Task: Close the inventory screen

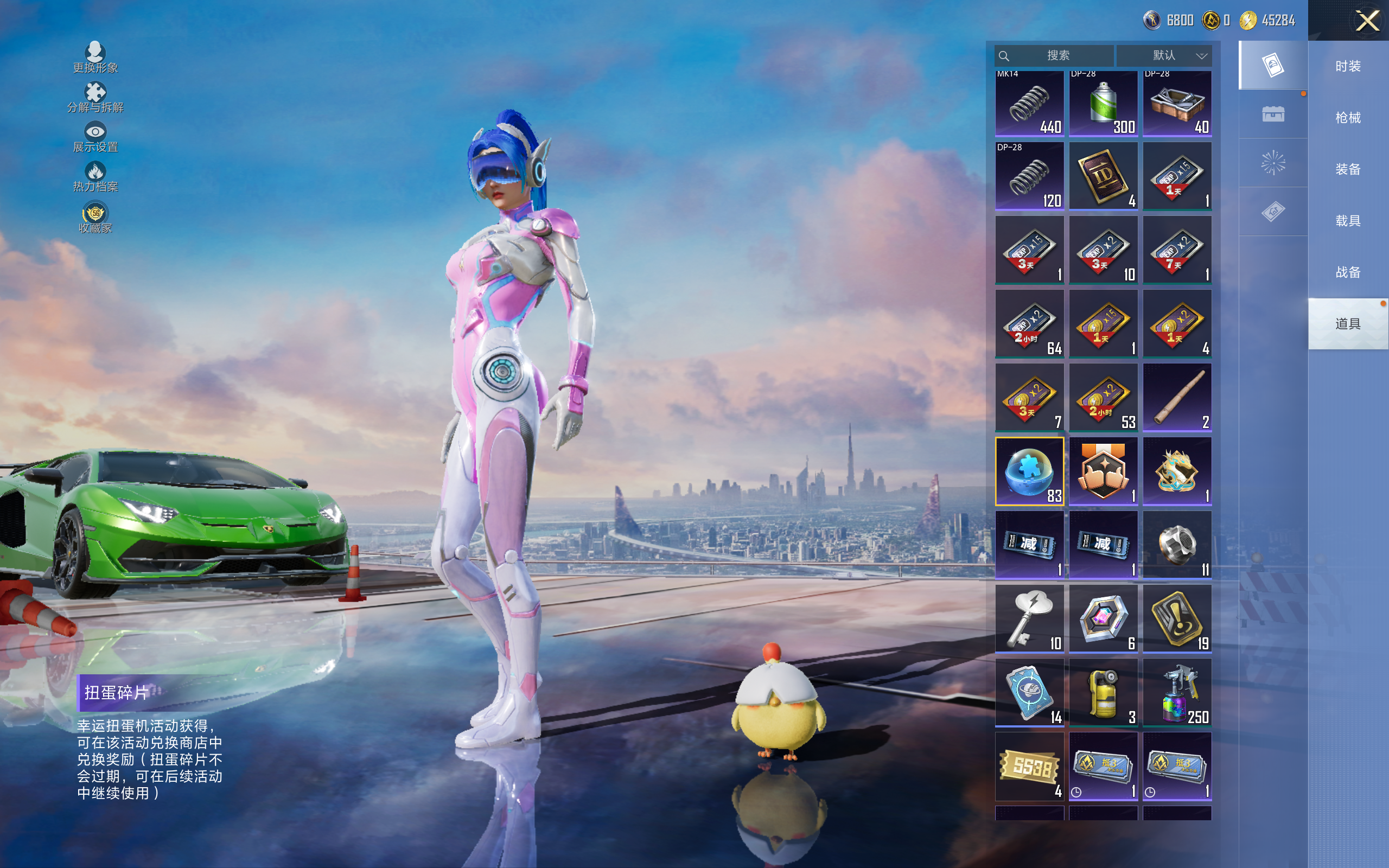Action: tap(1367, 21)
